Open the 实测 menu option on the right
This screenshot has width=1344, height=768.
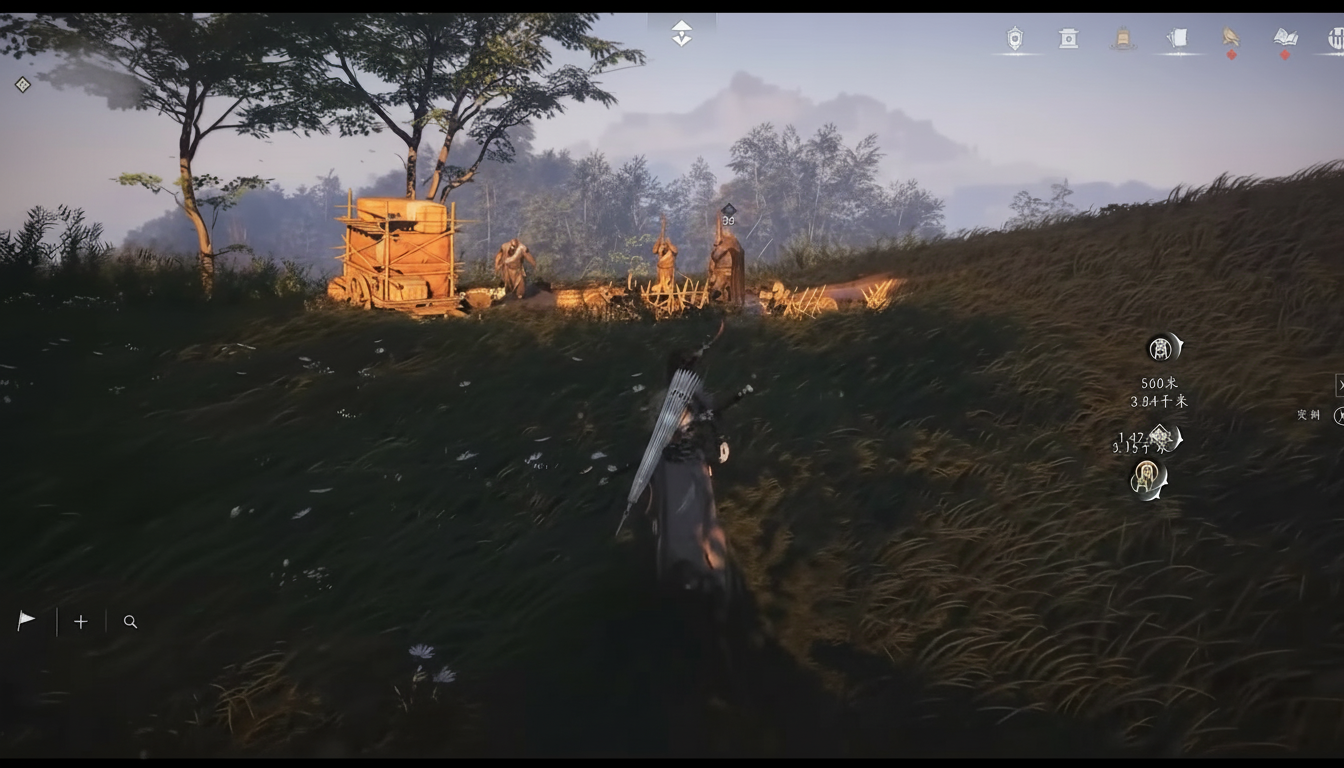[1310, 414]
